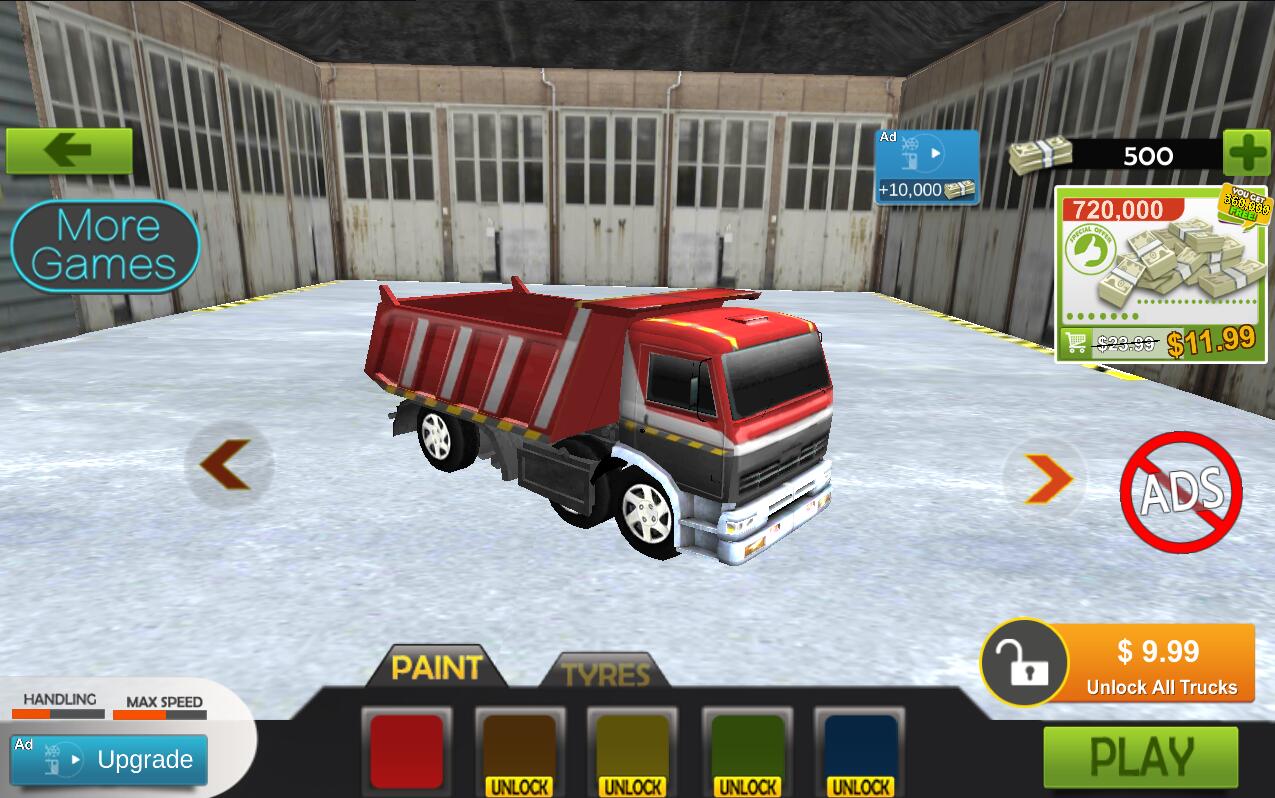Buy the 720,000 cash special offer
This screenshot has height=798, width=1275.
pos(1160,275)
